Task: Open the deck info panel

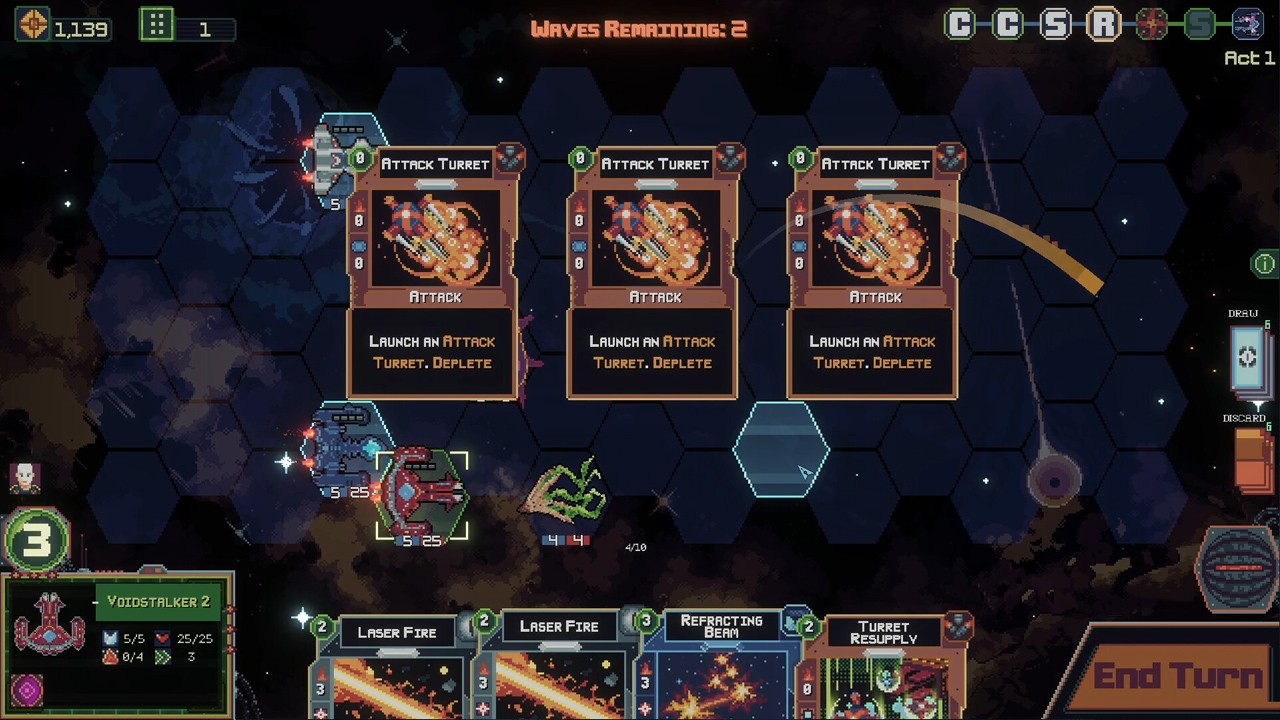Action: [x=1263, y=264]
